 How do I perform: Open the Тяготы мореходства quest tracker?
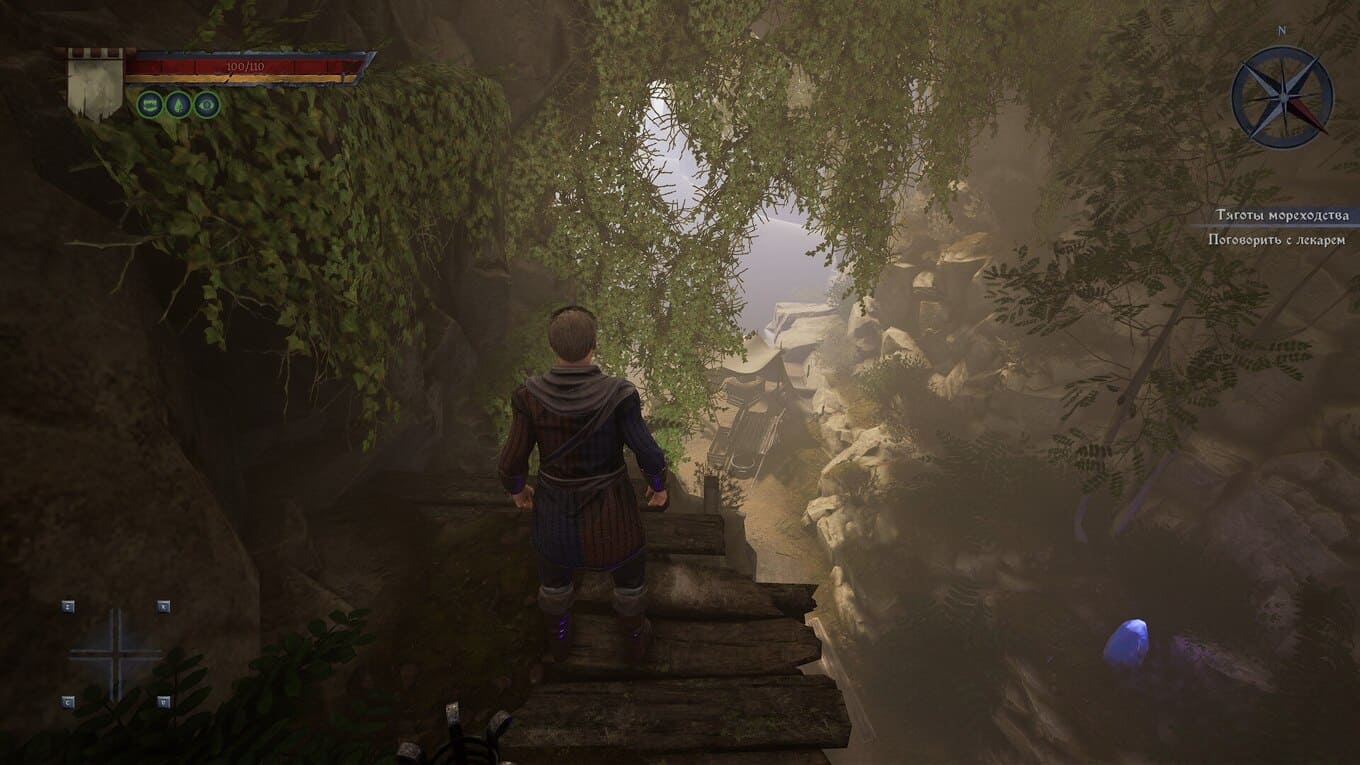(x=1281, y=215)
